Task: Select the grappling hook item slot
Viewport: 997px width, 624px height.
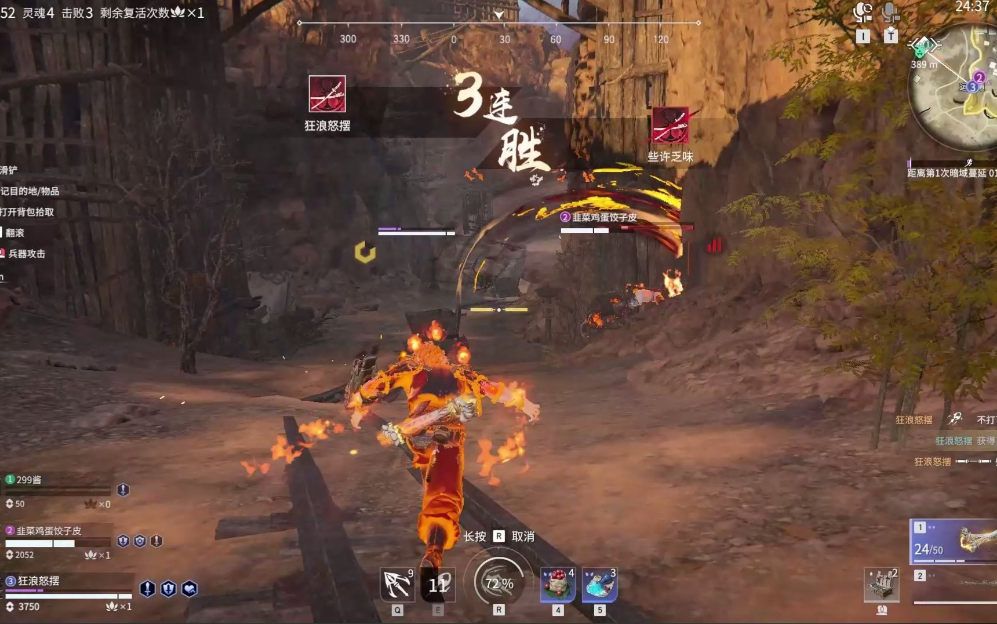Action: coord(397,585)
